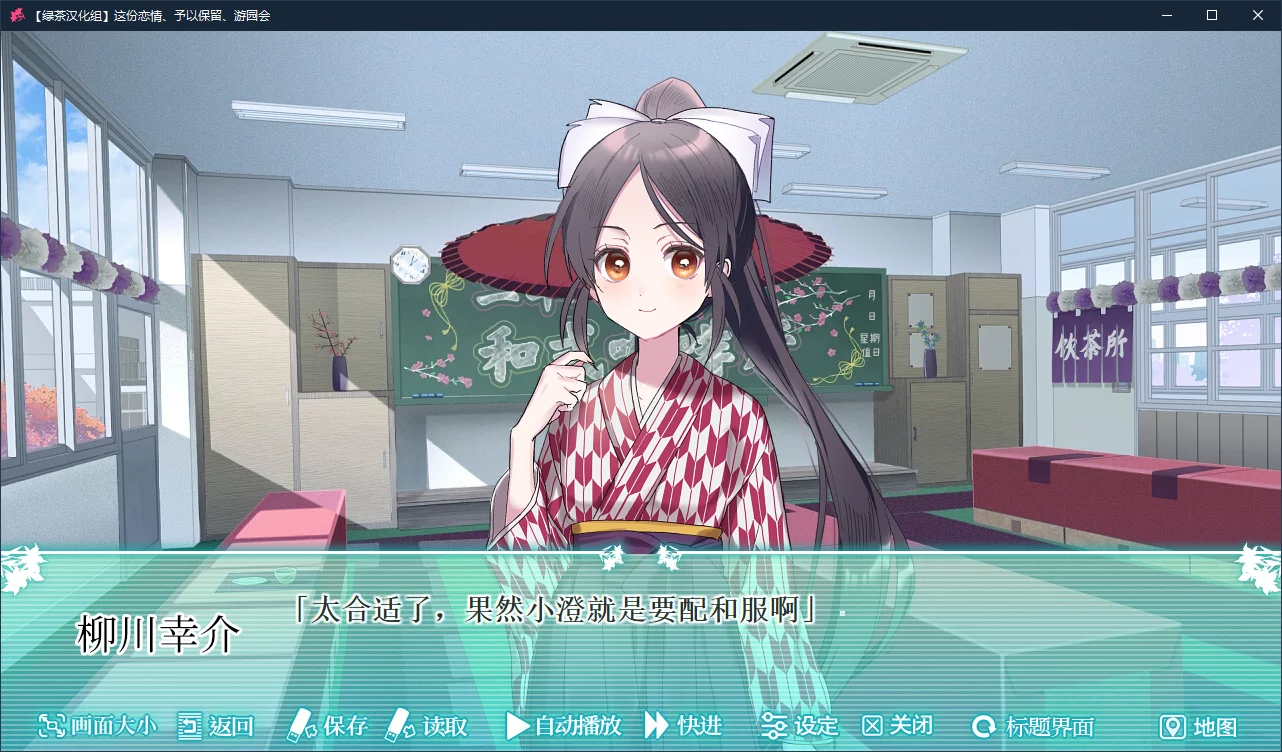Hide the text box with 关闭

pyautogui.click(x=898, y=726)
